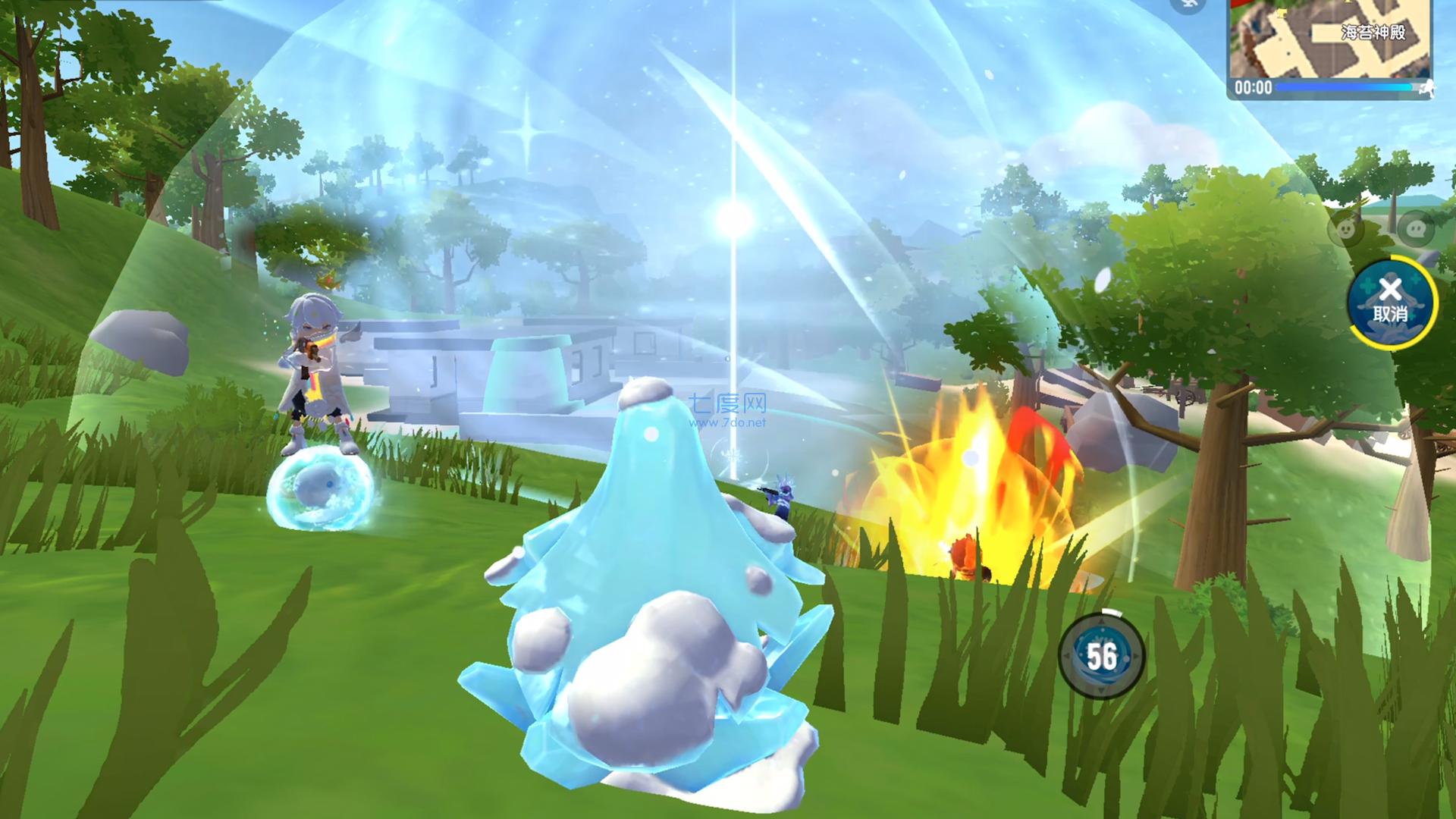Select the yellow trophy marker on the minimap
This screenshot has width=1456, height=819.
[x=1282, y=13]
